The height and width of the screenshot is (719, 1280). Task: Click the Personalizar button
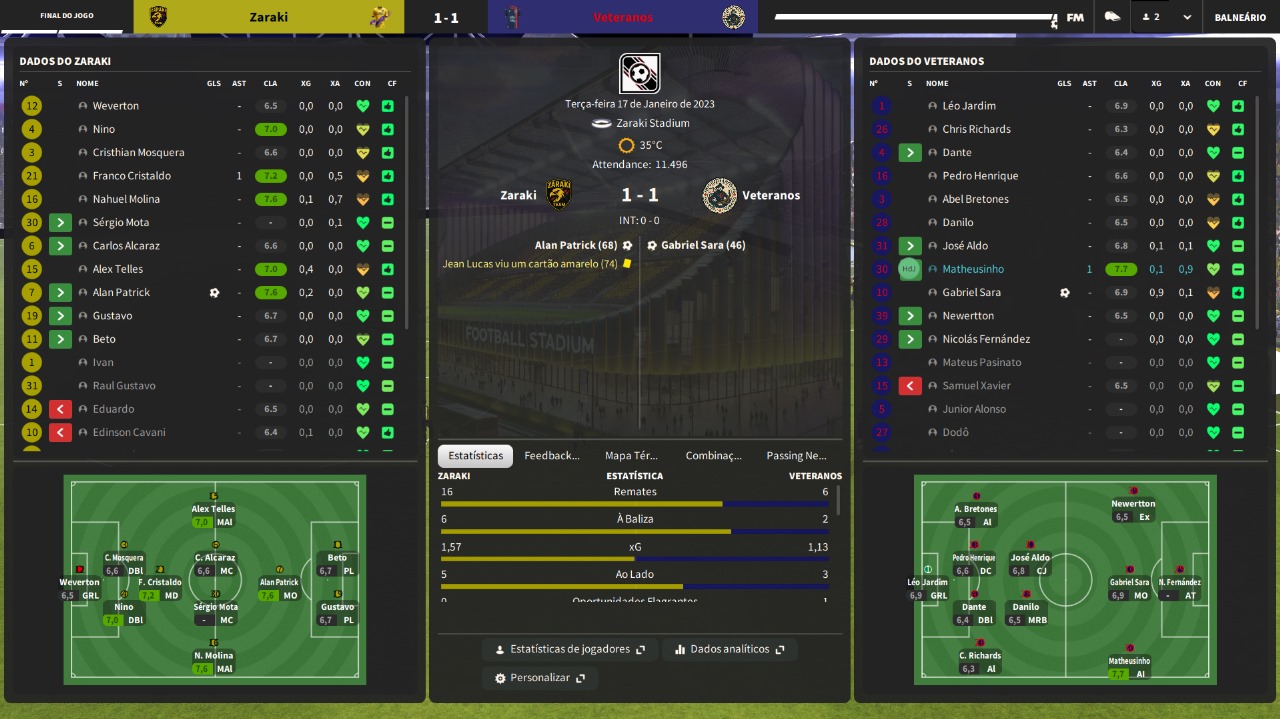pyautogui.click(x=540, y=677)
